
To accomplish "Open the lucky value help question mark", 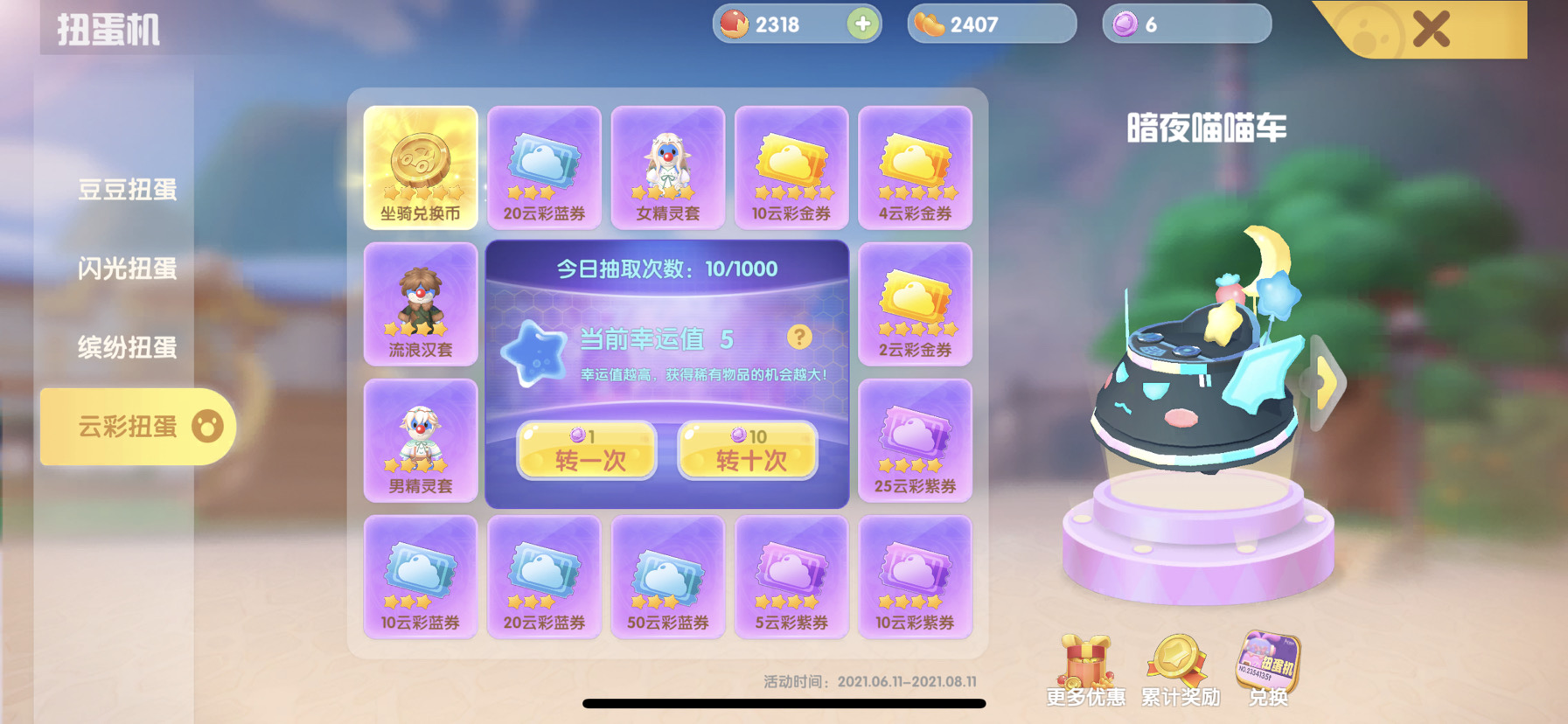I will [800, 335].
